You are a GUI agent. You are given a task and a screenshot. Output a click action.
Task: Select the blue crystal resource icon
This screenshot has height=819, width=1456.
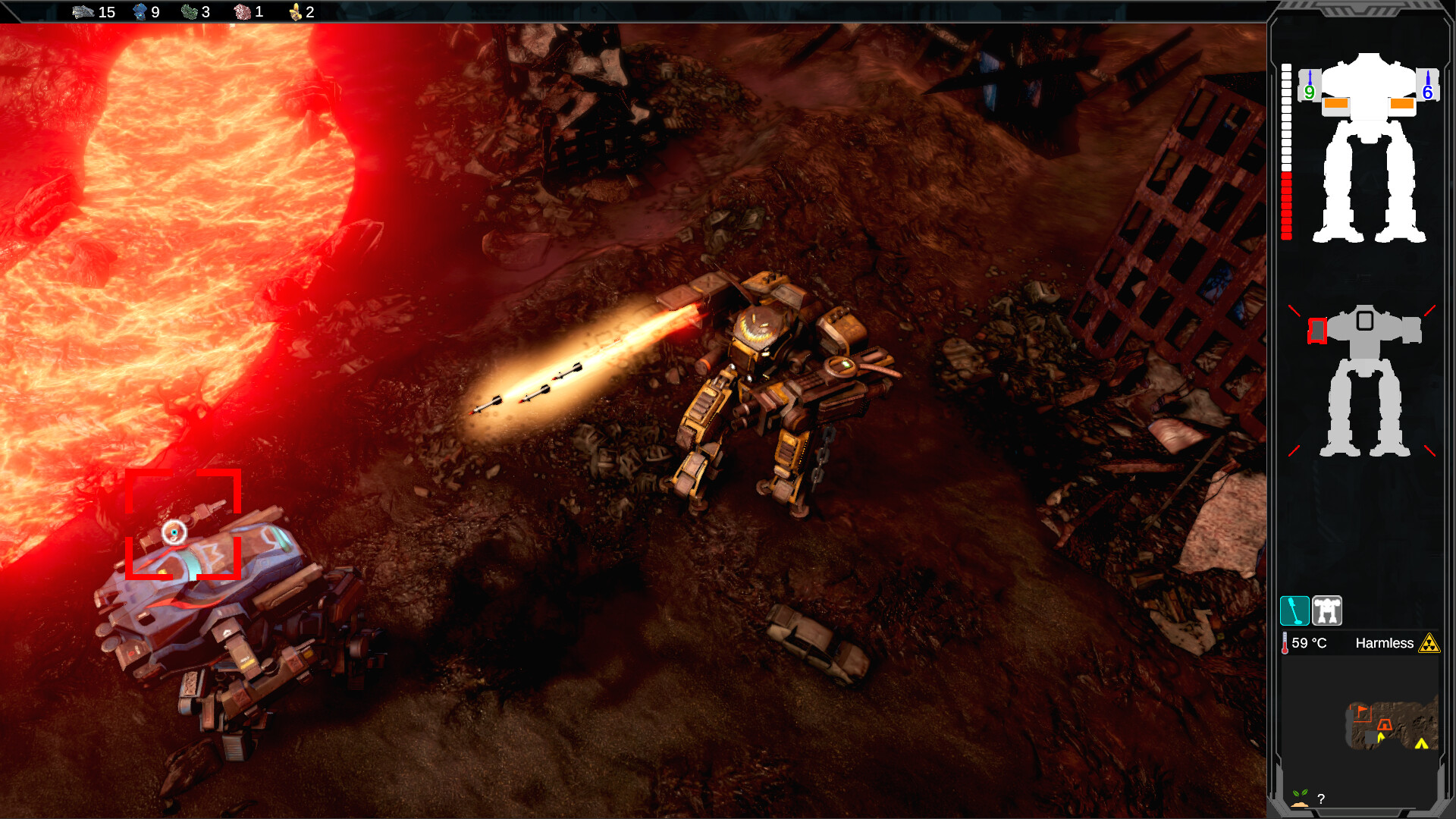[140, 11]
